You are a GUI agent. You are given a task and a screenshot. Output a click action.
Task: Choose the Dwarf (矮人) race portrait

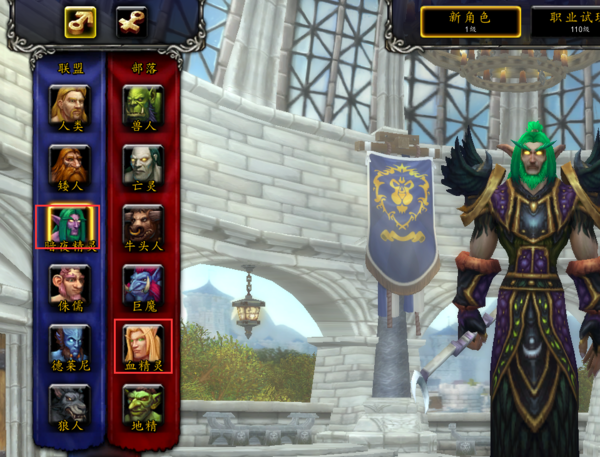69,164
